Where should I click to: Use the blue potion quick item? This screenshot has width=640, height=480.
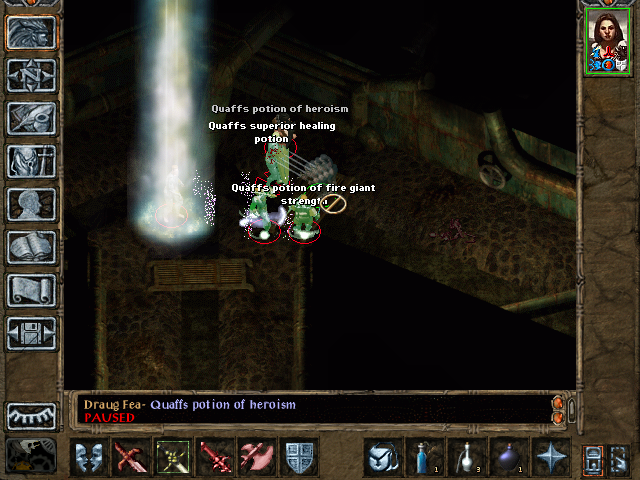pos(424,457)
